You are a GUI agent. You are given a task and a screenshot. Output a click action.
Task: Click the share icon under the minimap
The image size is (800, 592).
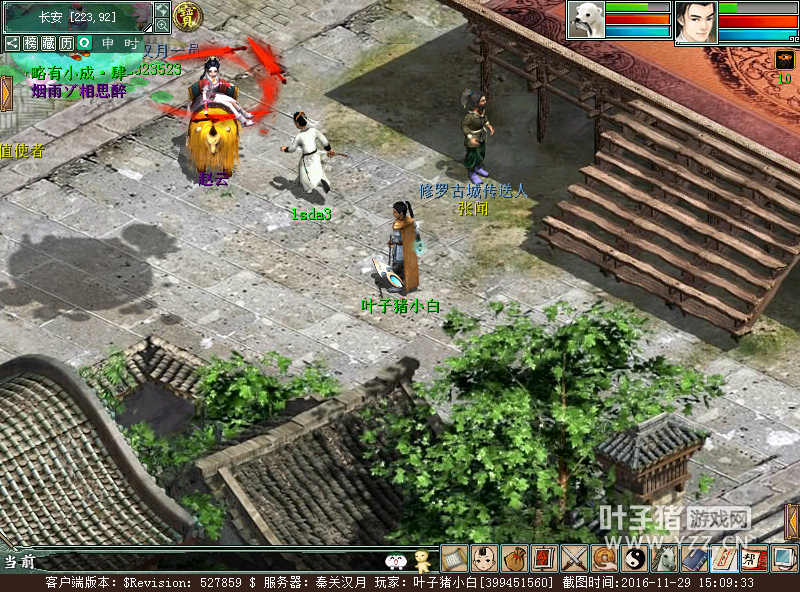pyautogui.click(x=12, y=43)
